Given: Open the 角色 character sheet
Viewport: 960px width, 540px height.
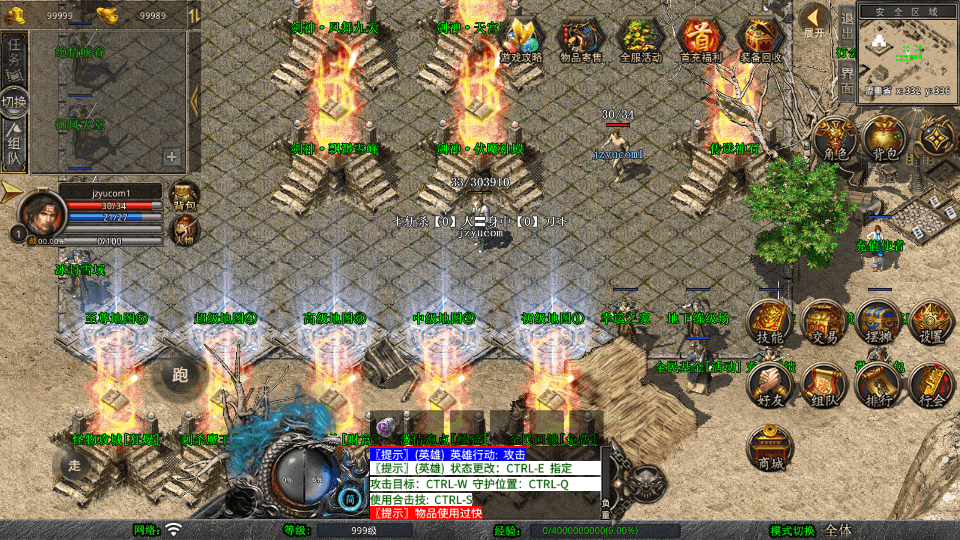Looking at the screenshot, I should [x=834, y=138].
